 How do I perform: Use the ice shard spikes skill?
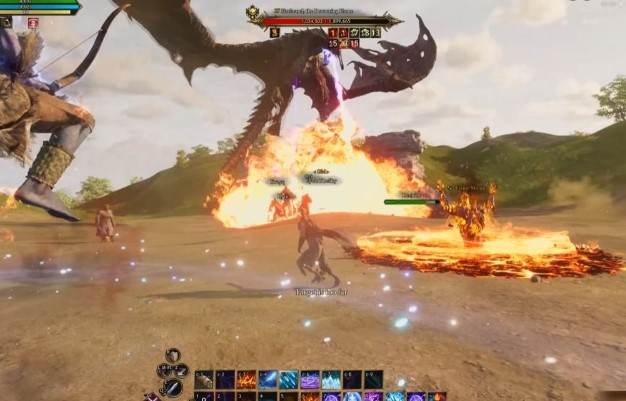click(x=288, y=380)
